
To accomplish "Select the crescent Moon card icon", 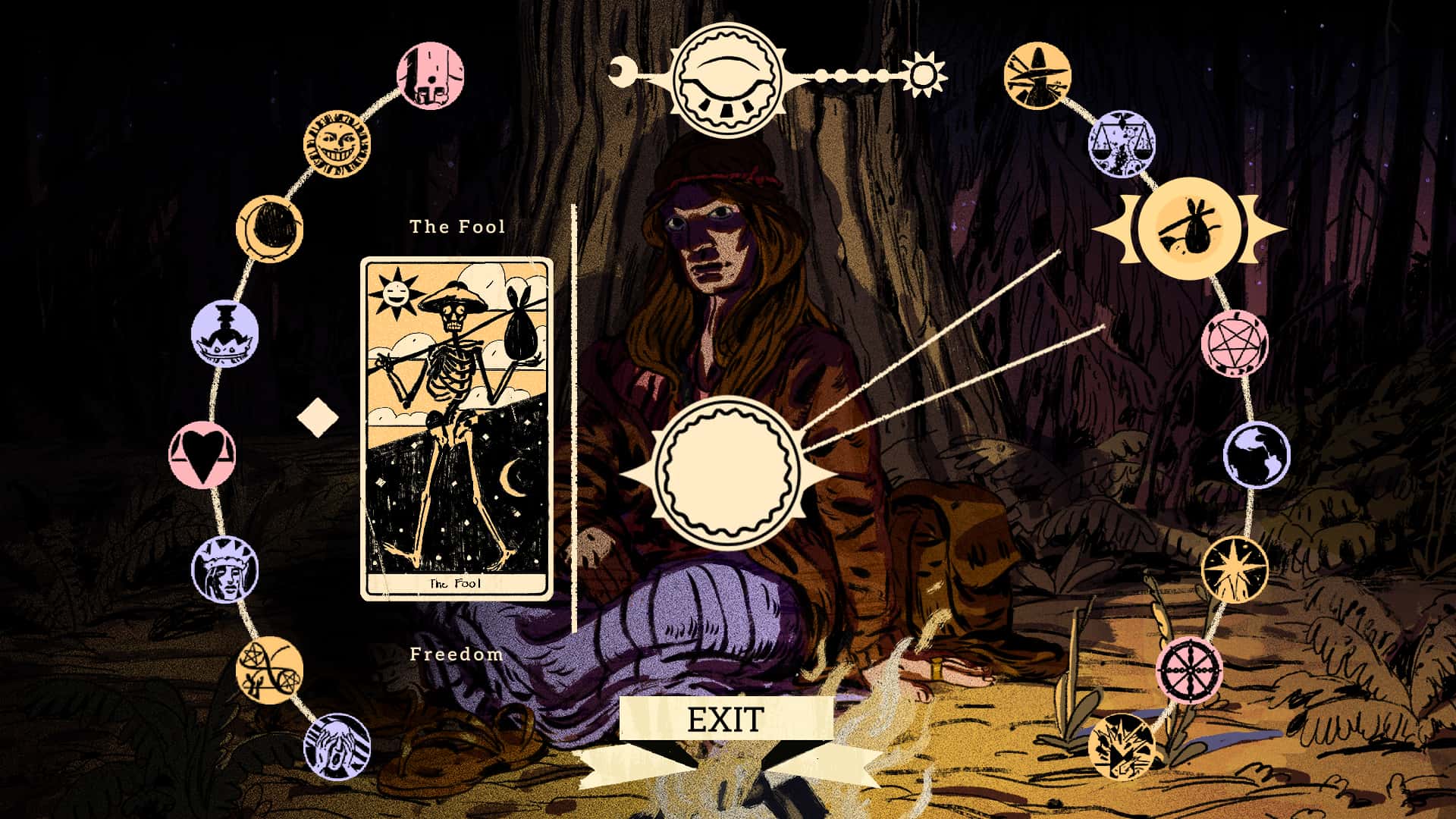I will click(x=270, y=227).
